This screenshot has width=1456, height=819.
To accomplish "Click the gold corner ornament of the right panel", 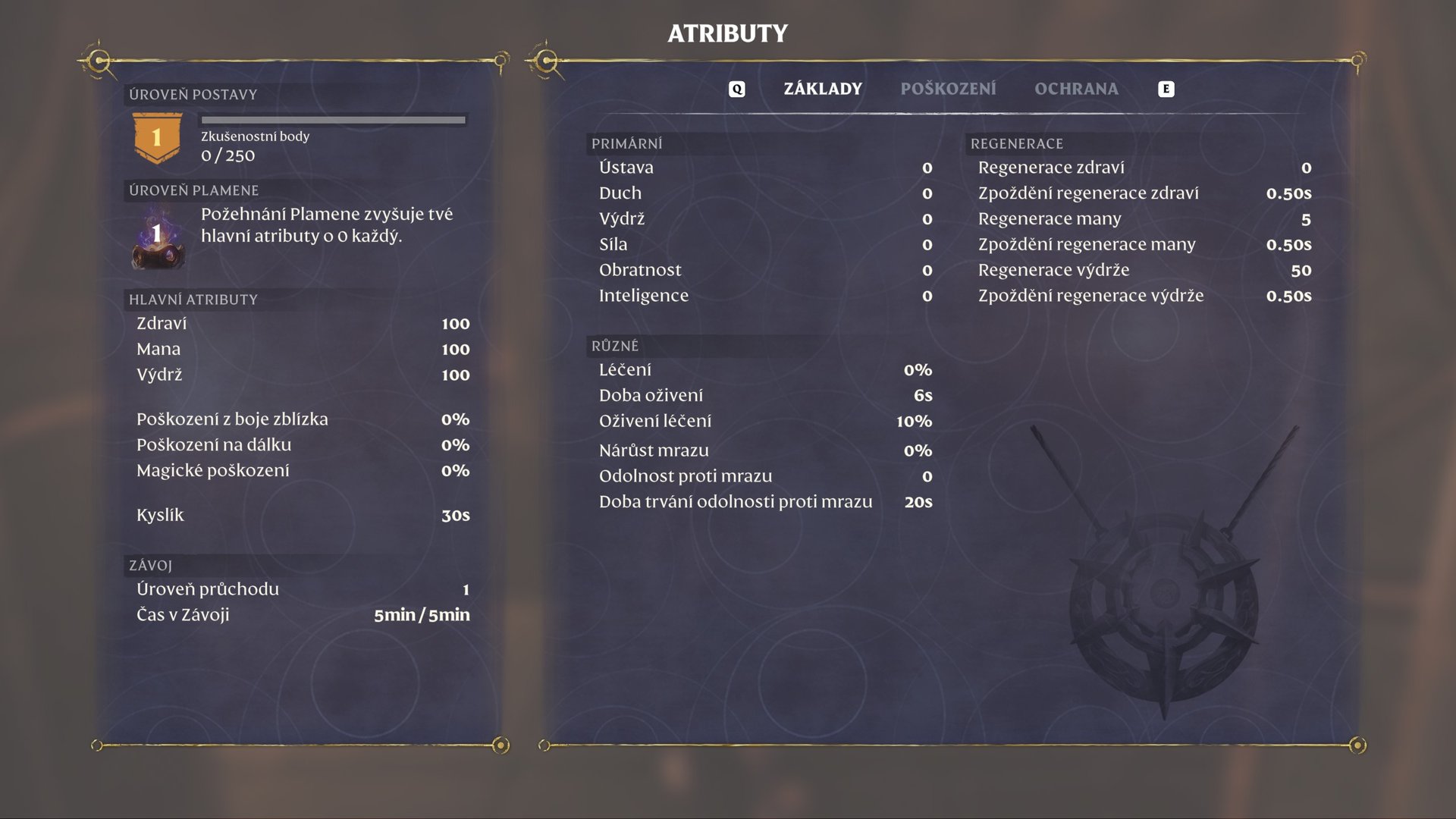I will coord(544,58).
